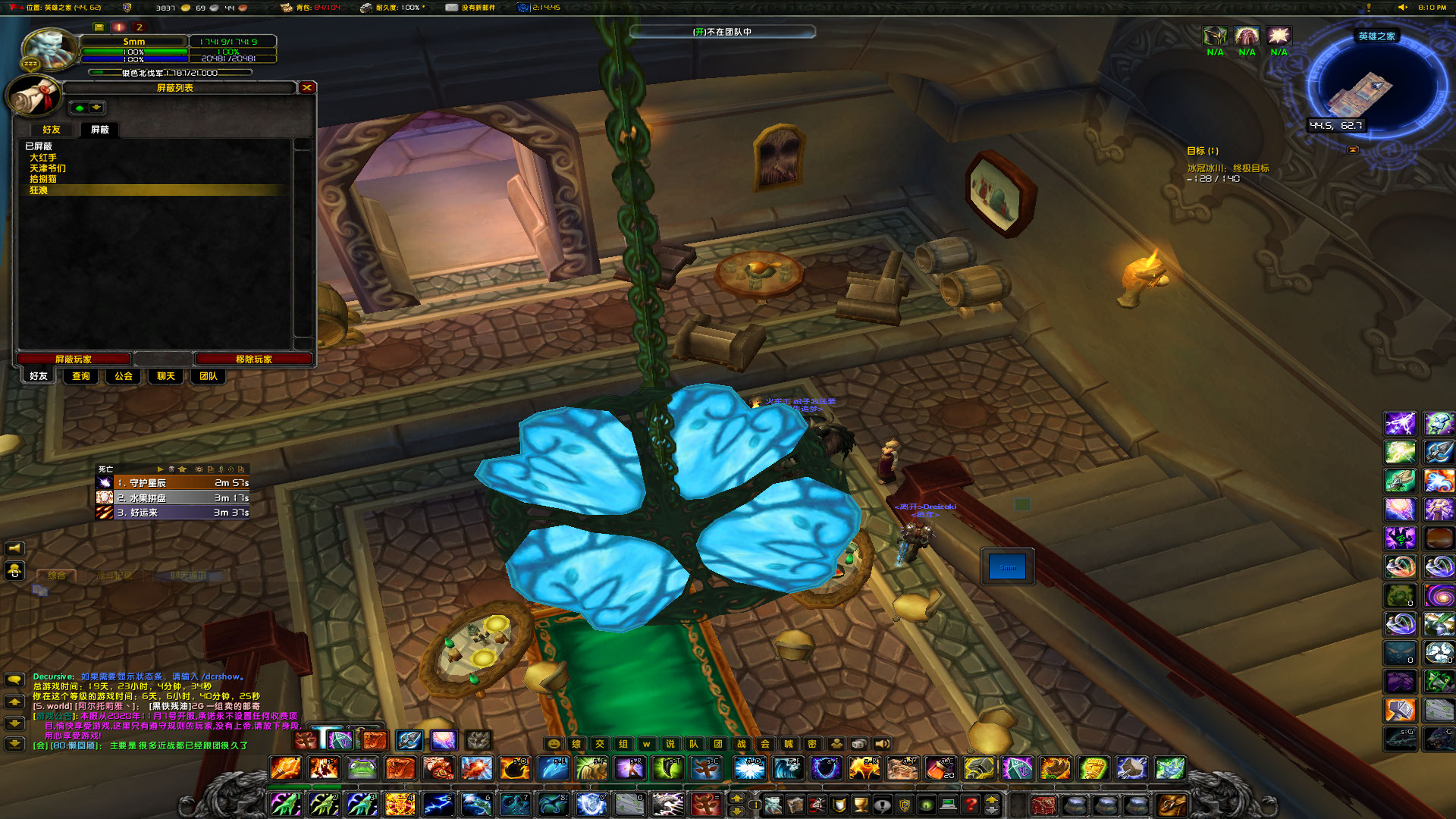Click the 银色北伐军 reputation progress bar
This screenshot has width=1456, height=819.
(170, 74)
